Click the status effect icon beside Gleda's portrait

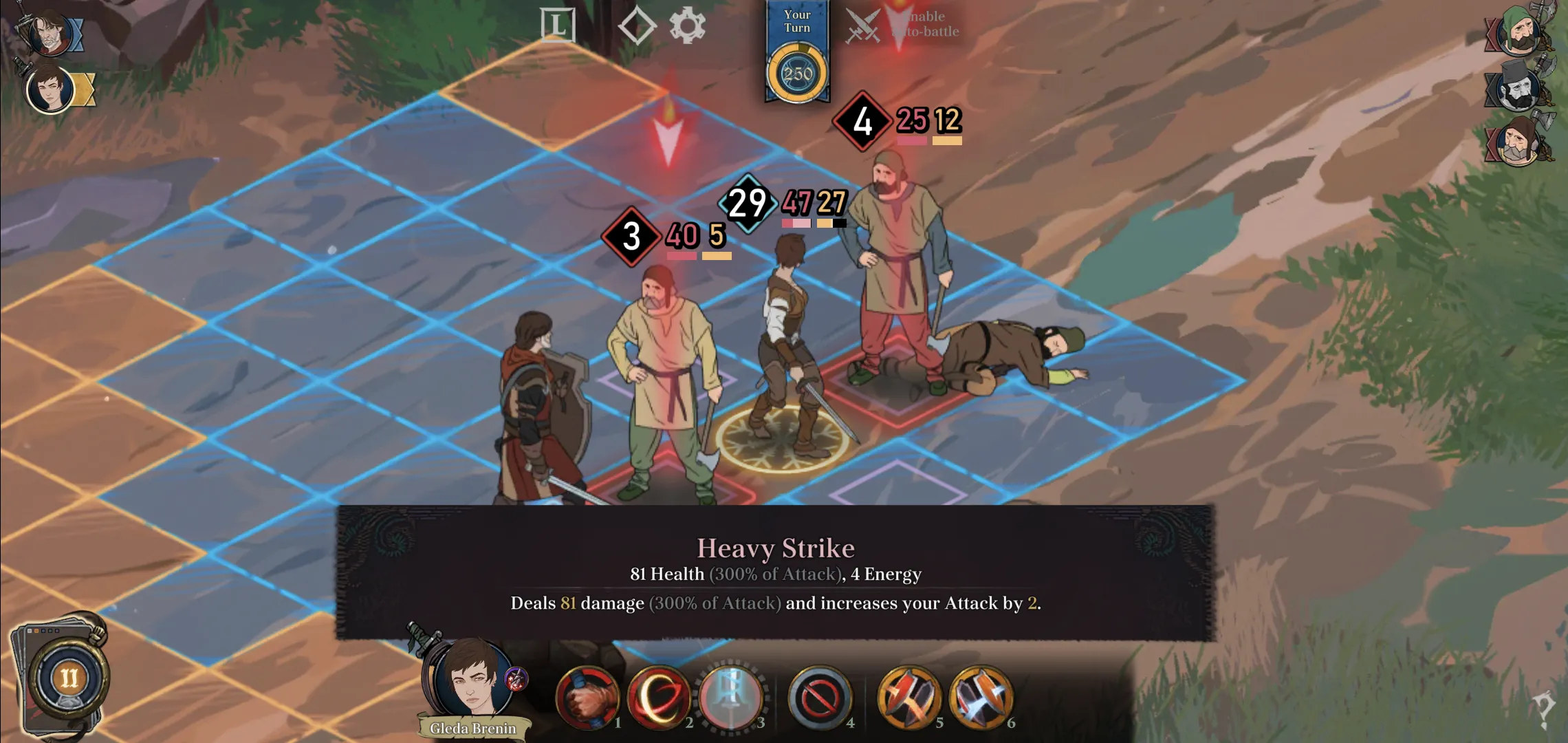tap(516, 679)
